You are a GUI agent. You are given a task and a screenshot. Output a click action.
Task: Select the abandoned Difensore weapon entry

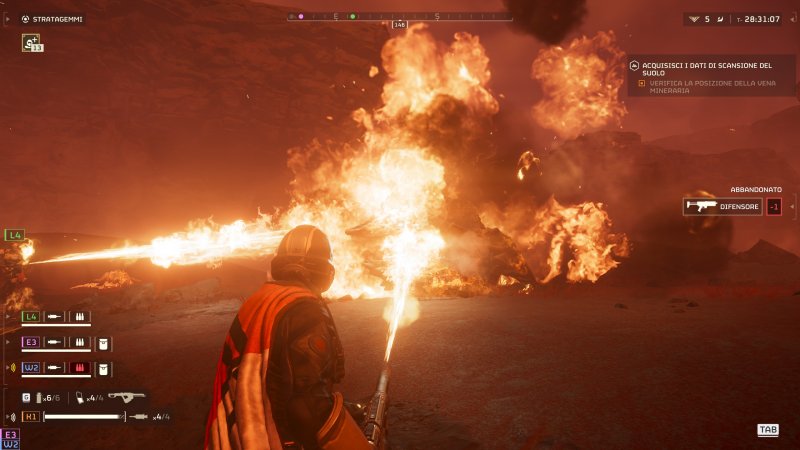tap(722, 207)
